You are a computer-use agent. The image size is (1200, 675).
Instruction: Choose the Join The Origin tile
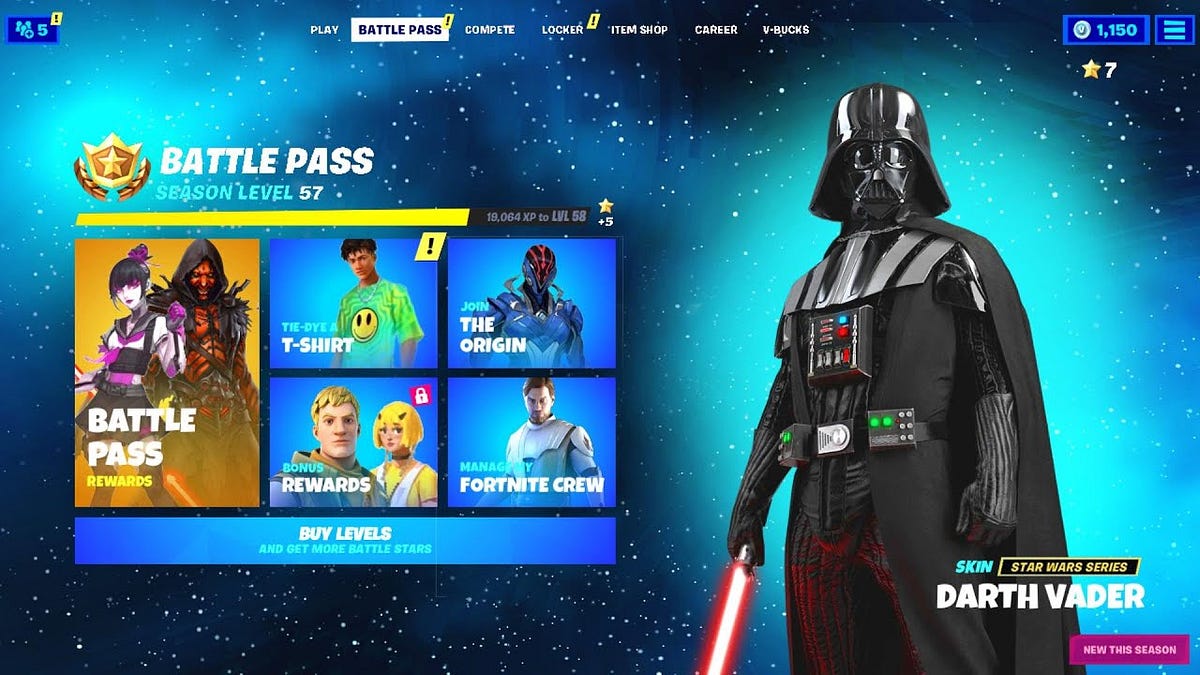[x=531, y=303]
